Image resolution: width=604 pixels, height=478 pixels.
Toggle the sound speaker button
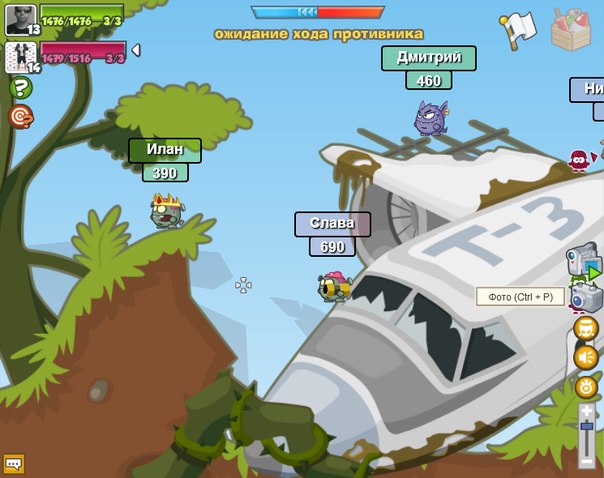pyautogui.click(x=586, y=357)
